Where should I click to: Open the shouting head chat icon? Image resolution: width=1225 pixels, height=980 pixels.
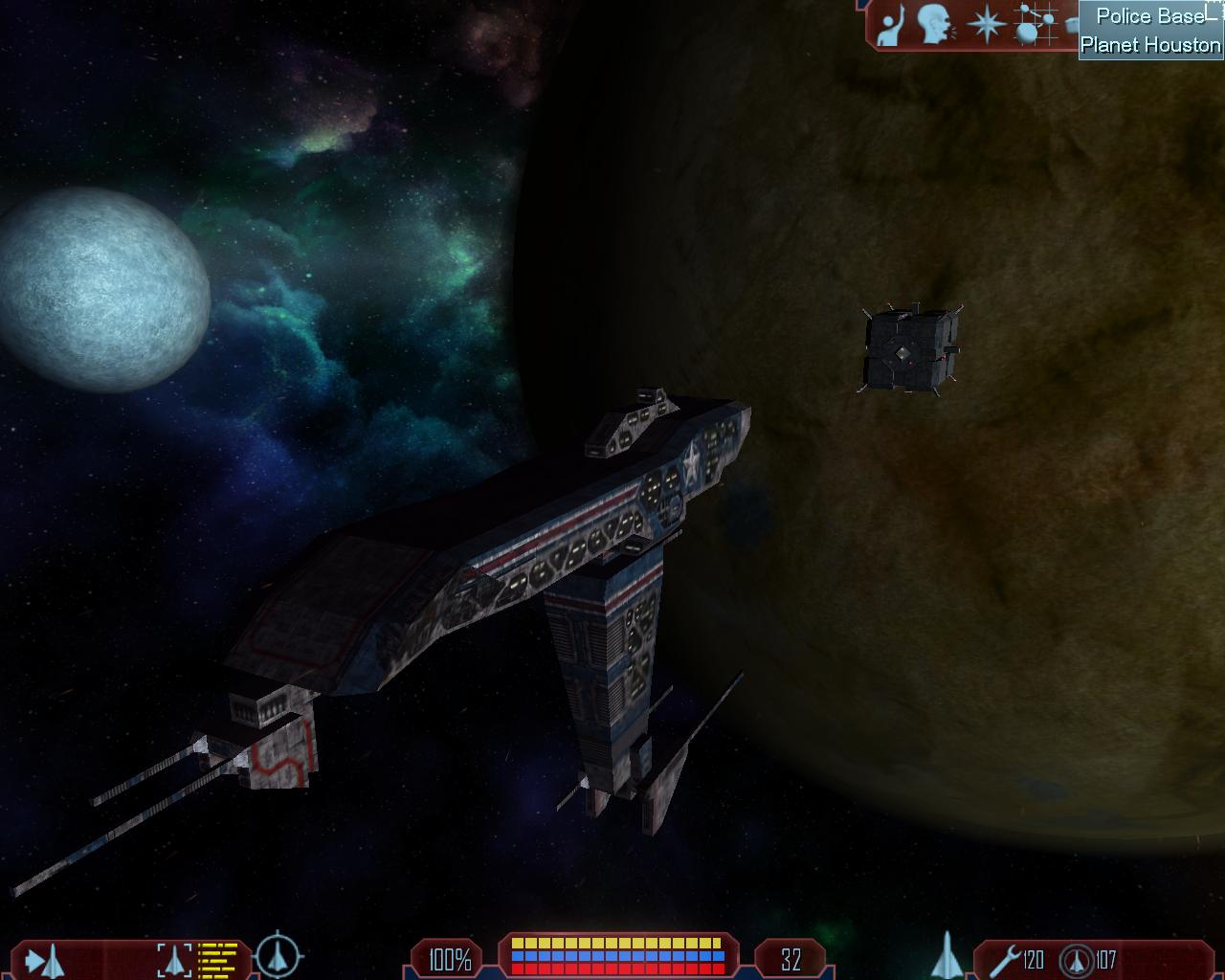coord(935,26)
